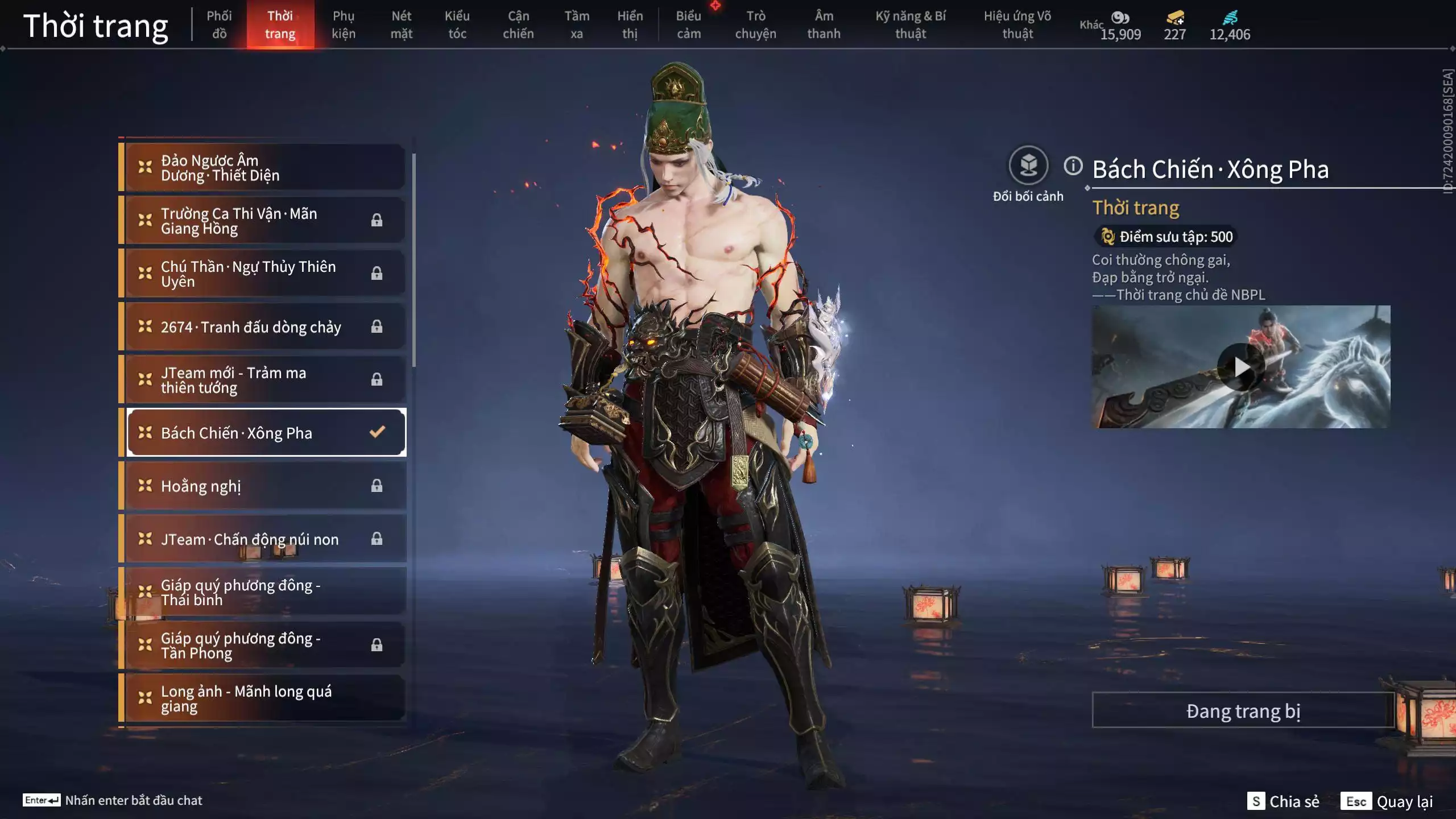Play the outfit preview video

tap(1241, 367)
